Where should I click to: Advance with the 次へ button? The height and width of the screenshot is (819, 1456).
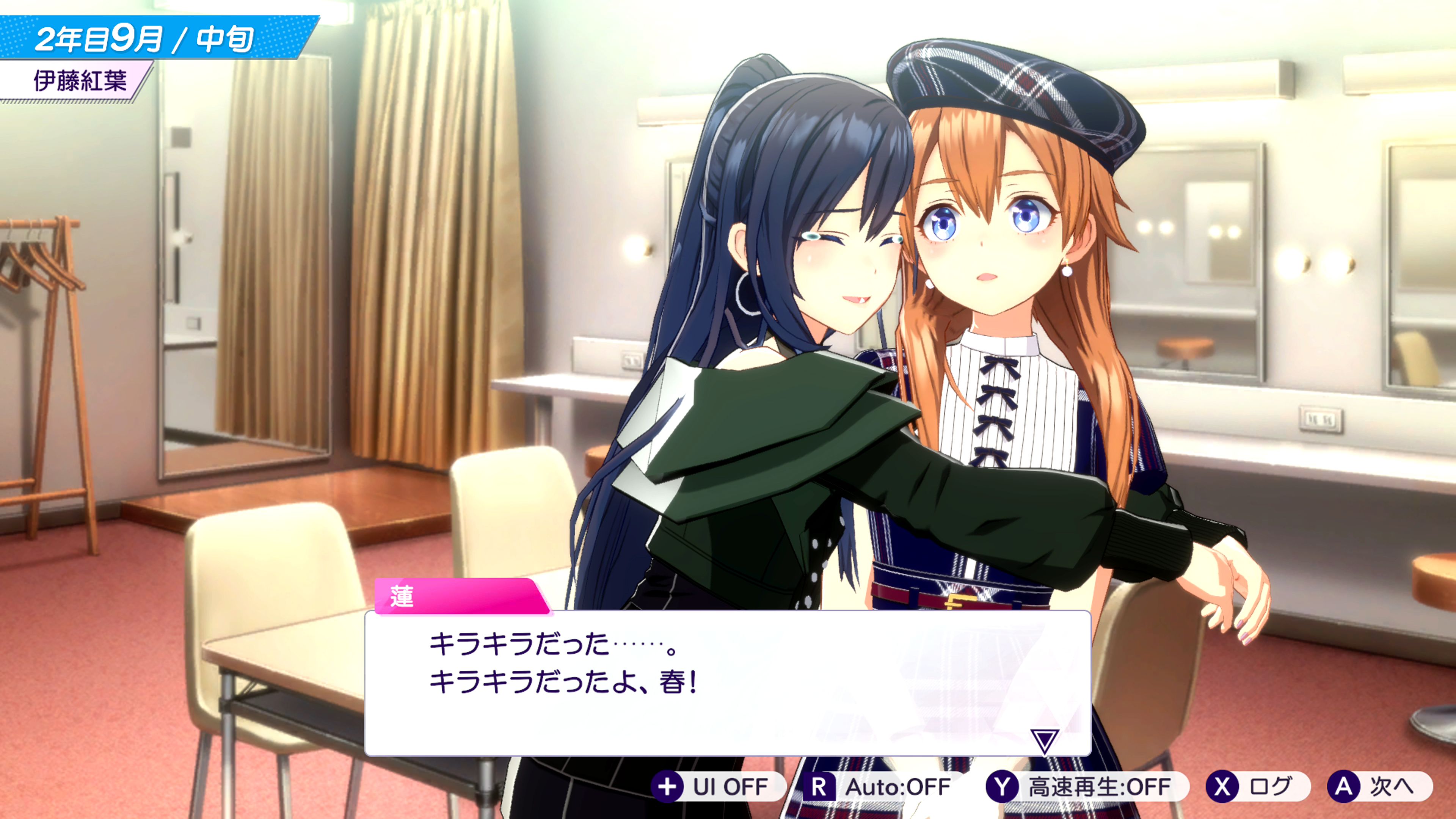click(1379, 786)
